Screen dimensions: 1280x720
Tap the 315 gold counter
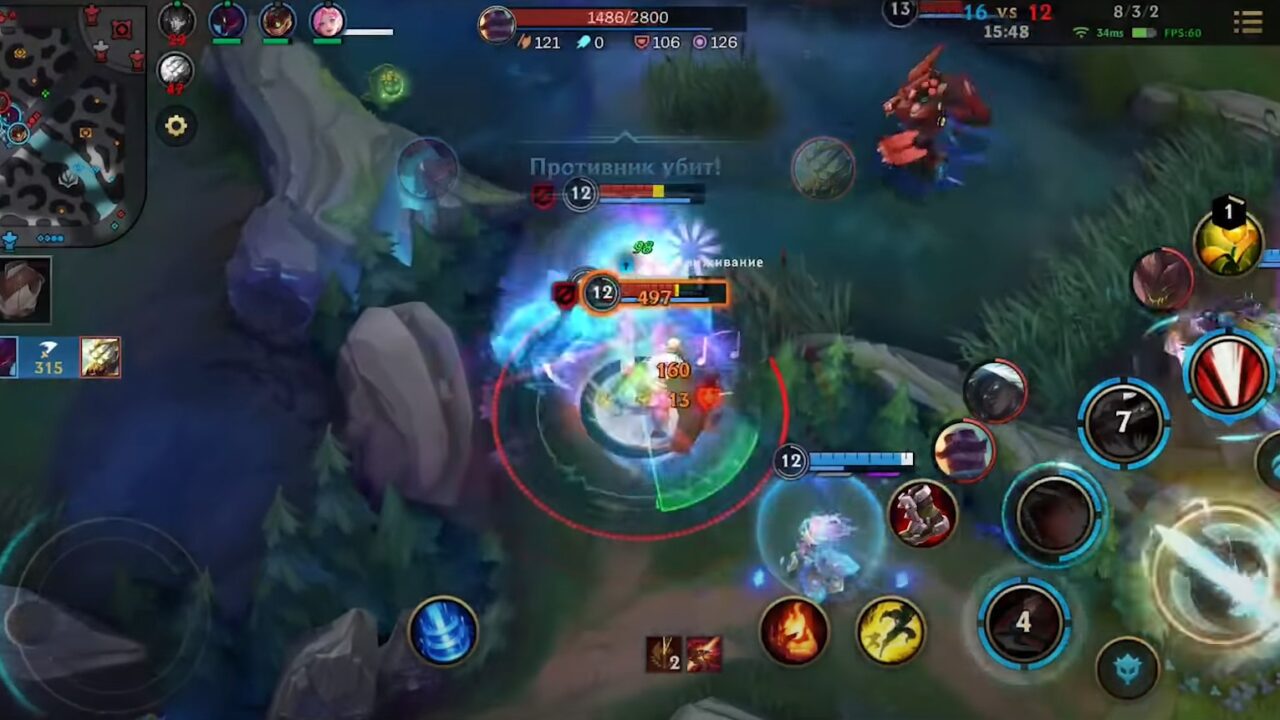[47, 367]
